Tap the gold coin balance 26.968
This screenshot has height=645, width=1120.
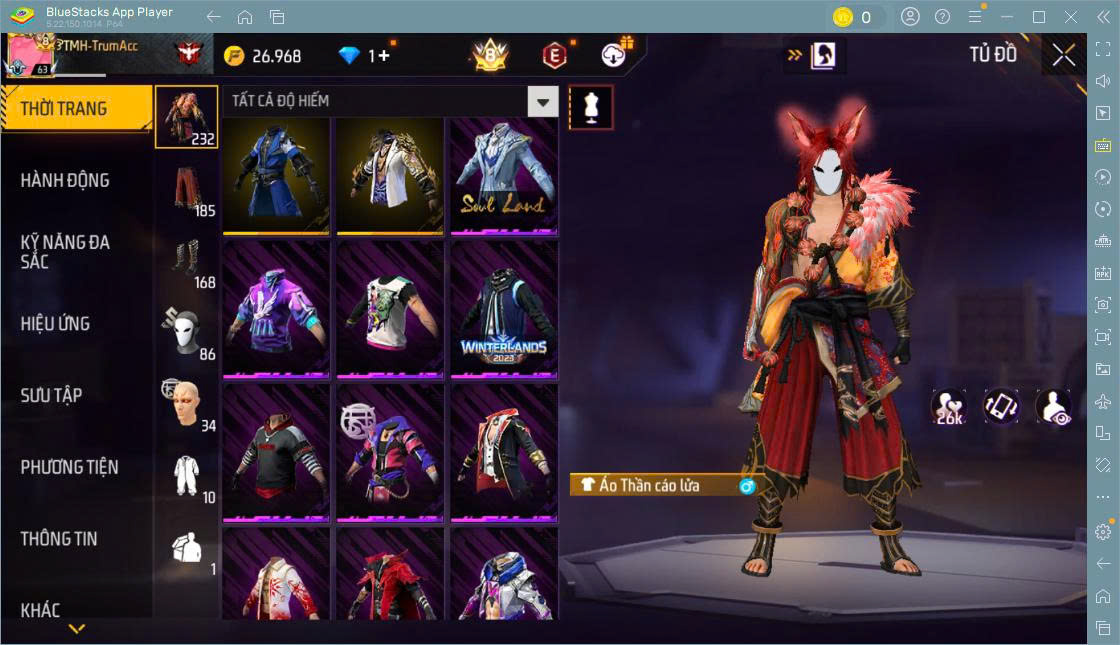click(262, 56)
